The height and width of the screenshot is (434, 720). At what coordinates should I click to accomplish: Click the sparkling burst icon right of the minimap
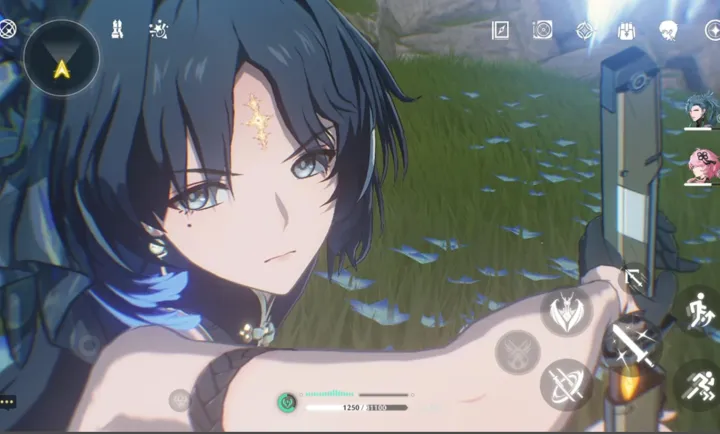point(158,30)
